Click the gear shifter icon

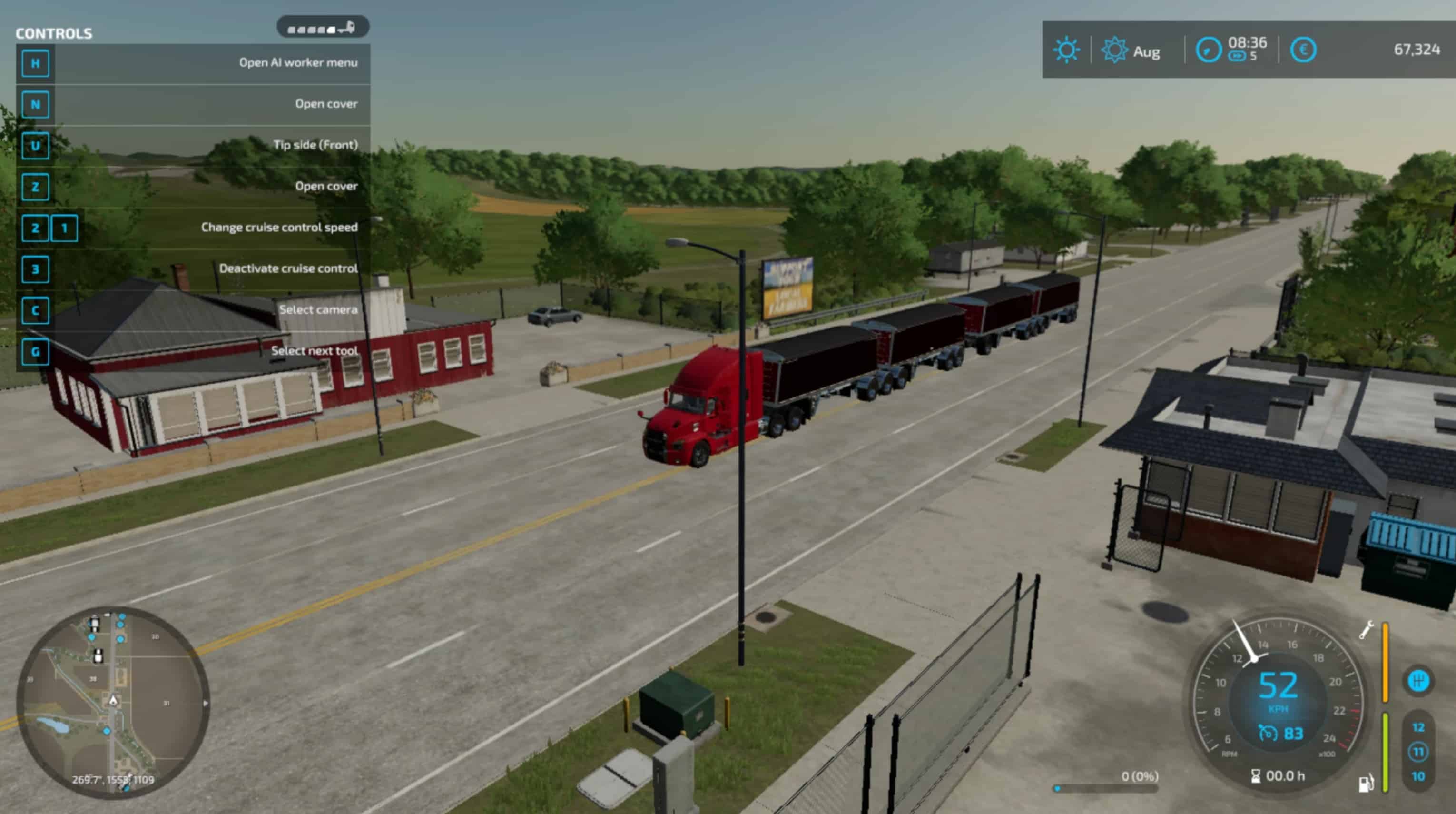pos(1418,681)
